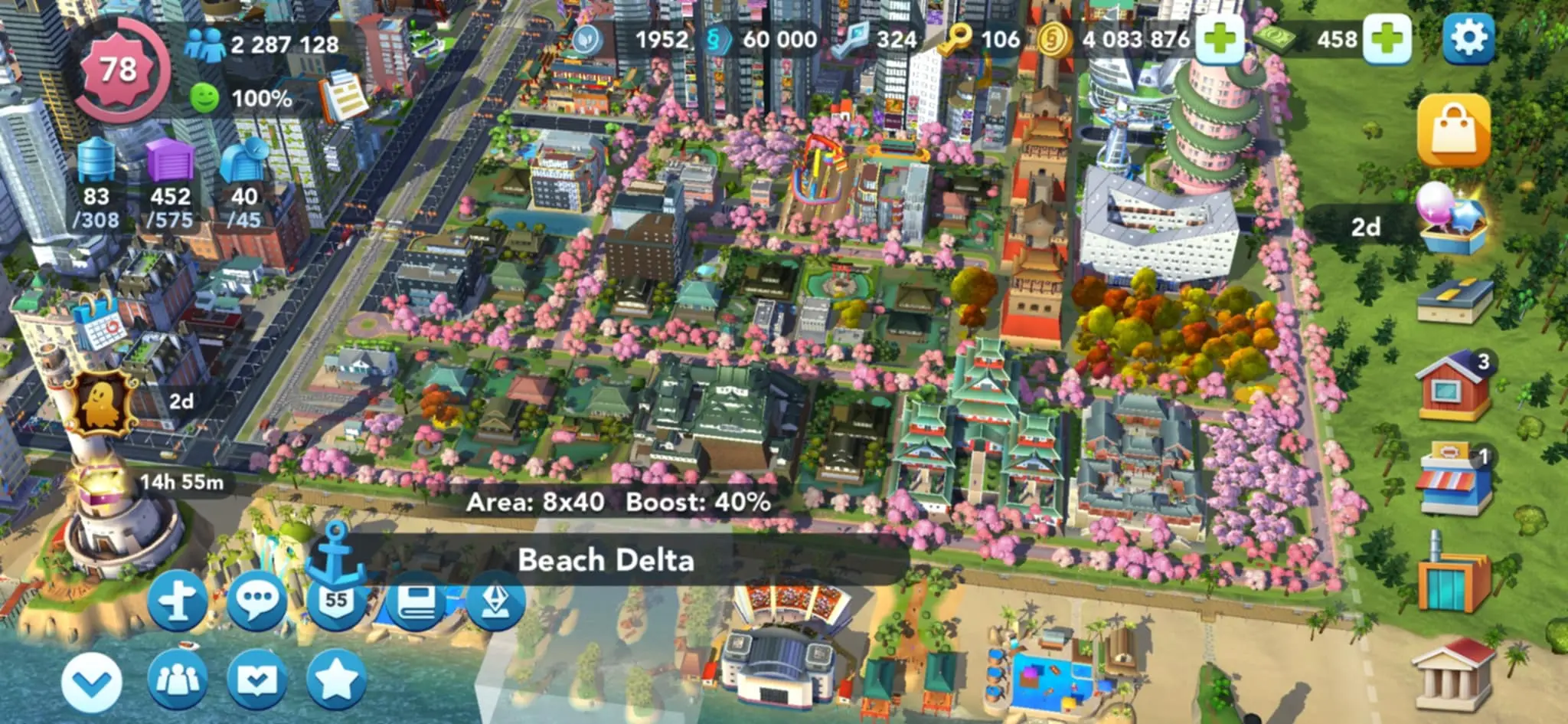Image resolution: width=1568 pixels, height=724 pixels.
Task: Open the friends group button
Action: 178,680
